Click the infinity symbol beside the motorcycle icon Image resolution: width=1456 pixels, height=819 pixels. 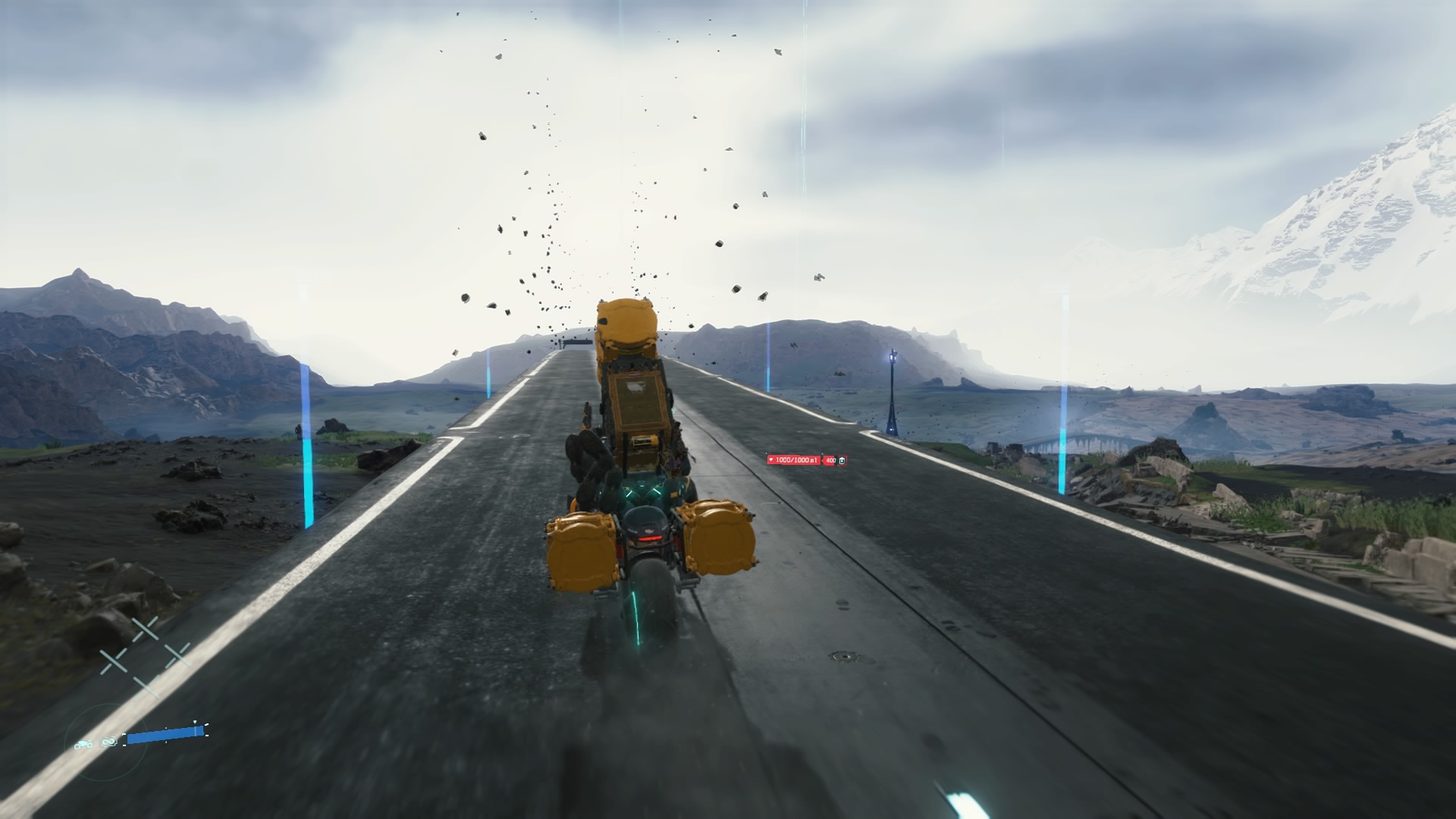[x=108, y=742]
